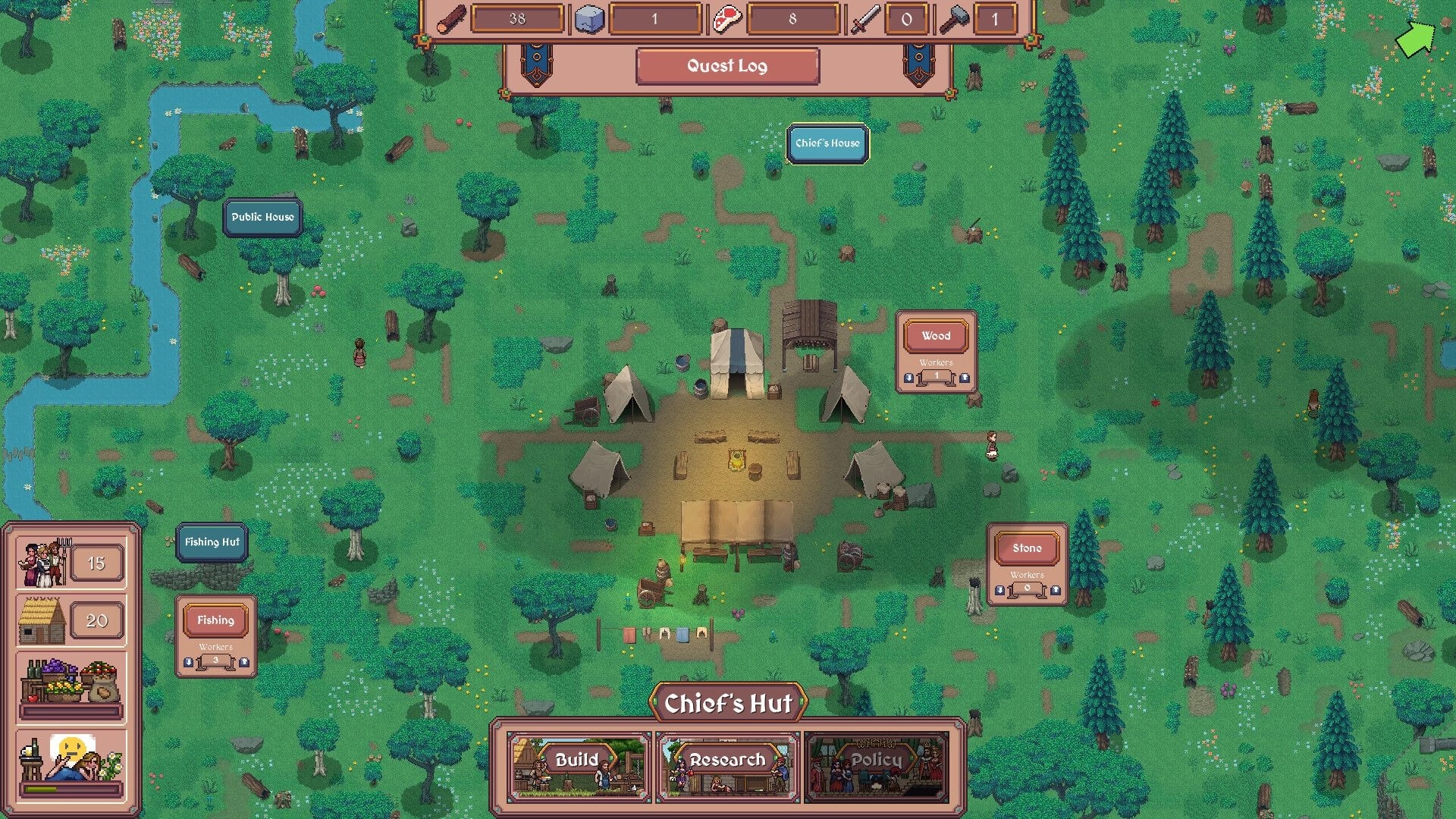Image resolution: width=1456 pixels, height=819 pixels.
Task: Increase Wood workers with the up arrow
Action: point(965,378)
